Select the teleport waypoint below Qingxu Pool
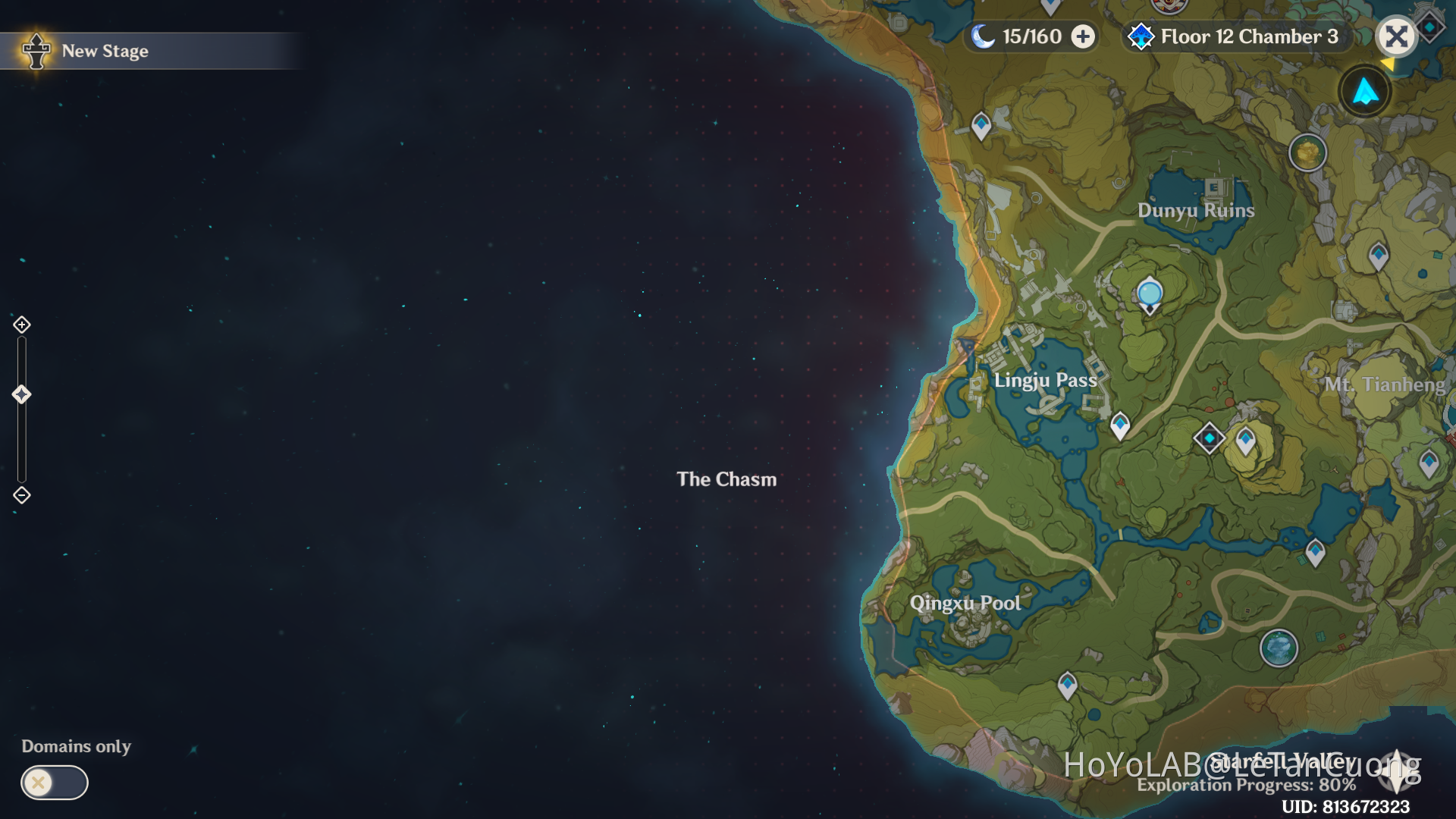Screen dimensions: 1456x819 (x=1067, y=685)
